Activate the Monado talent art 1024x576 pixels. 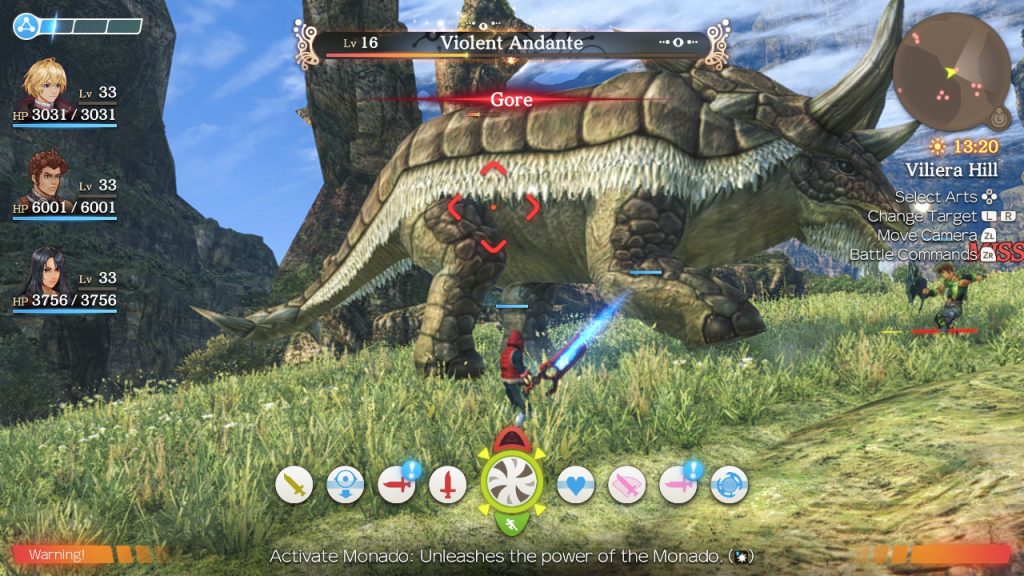click(511, 481)
